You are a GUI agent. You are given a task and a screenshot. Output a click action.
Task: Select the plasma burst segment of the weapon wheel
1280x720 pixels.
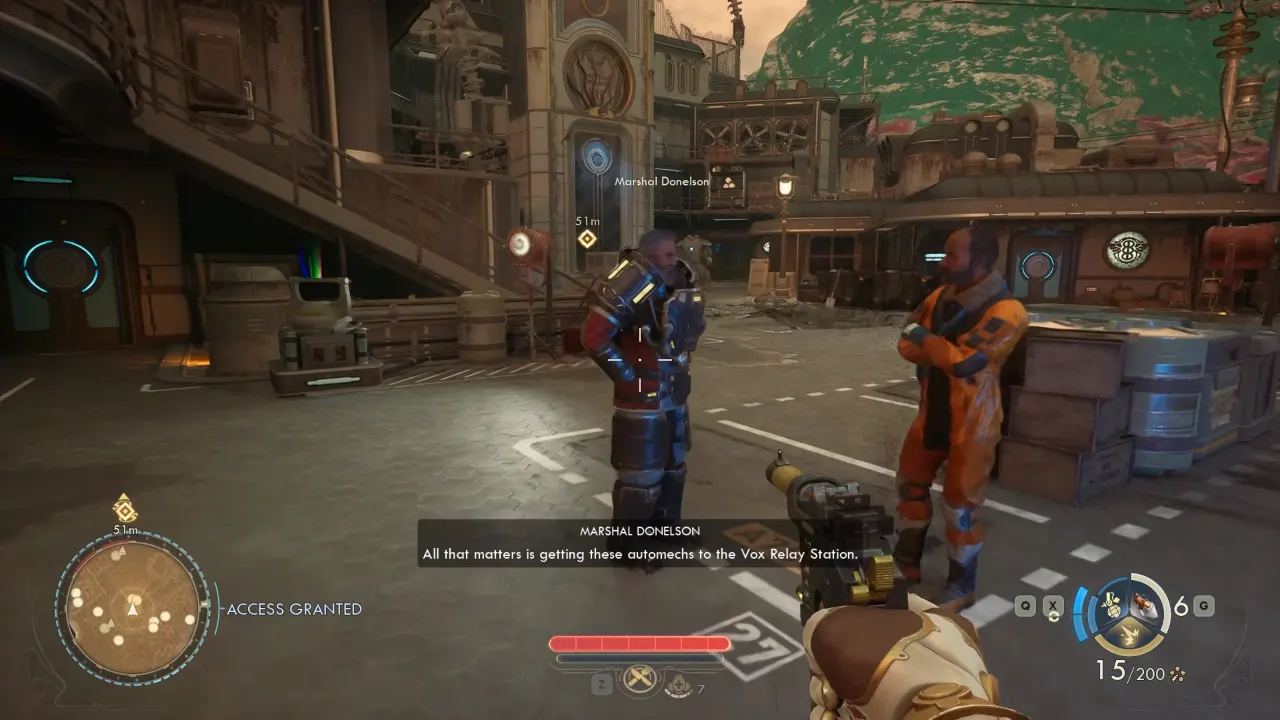[x=1130, y=634]
